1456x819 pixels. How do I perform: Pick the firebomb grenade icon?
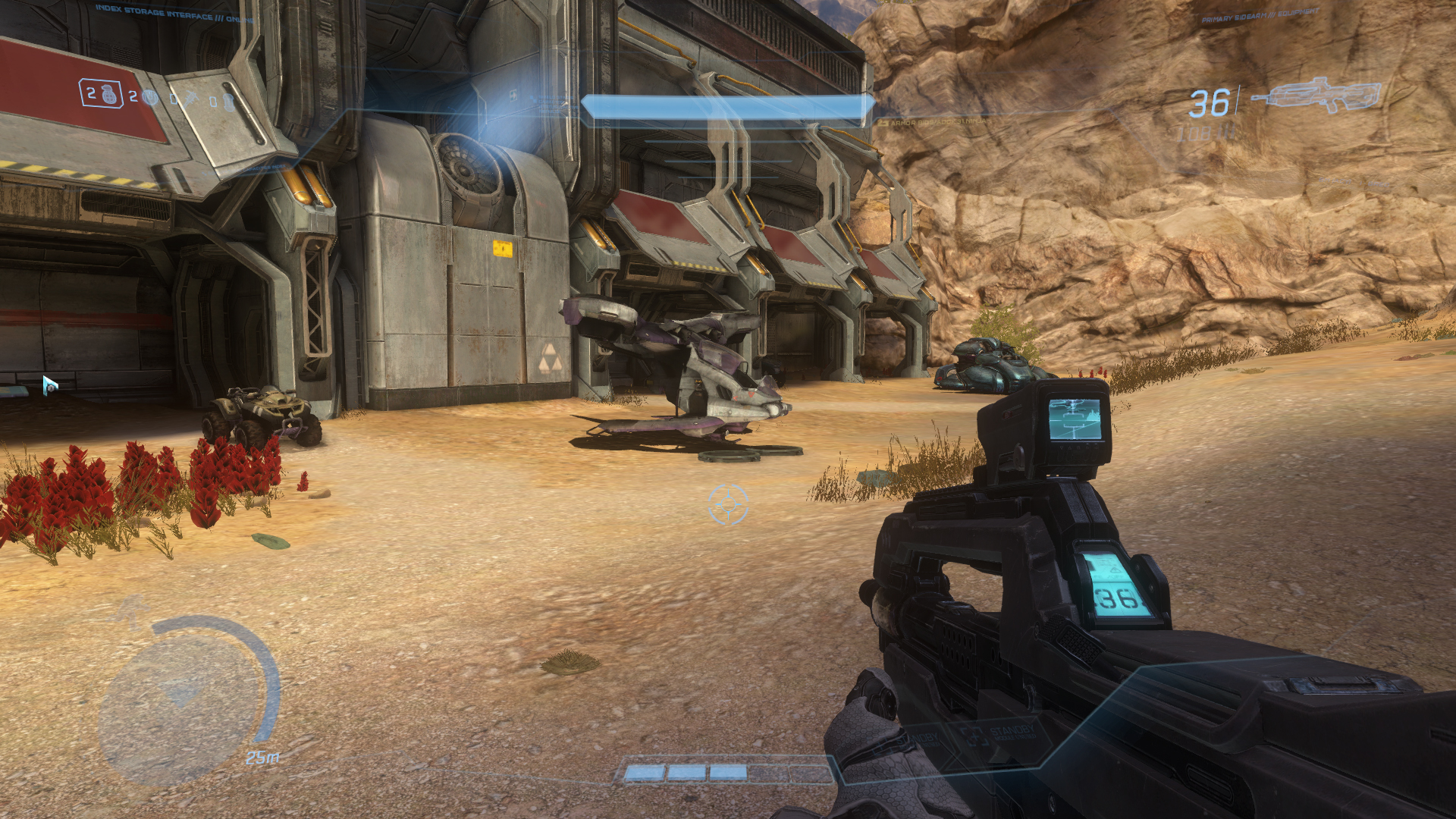(228, 102)
